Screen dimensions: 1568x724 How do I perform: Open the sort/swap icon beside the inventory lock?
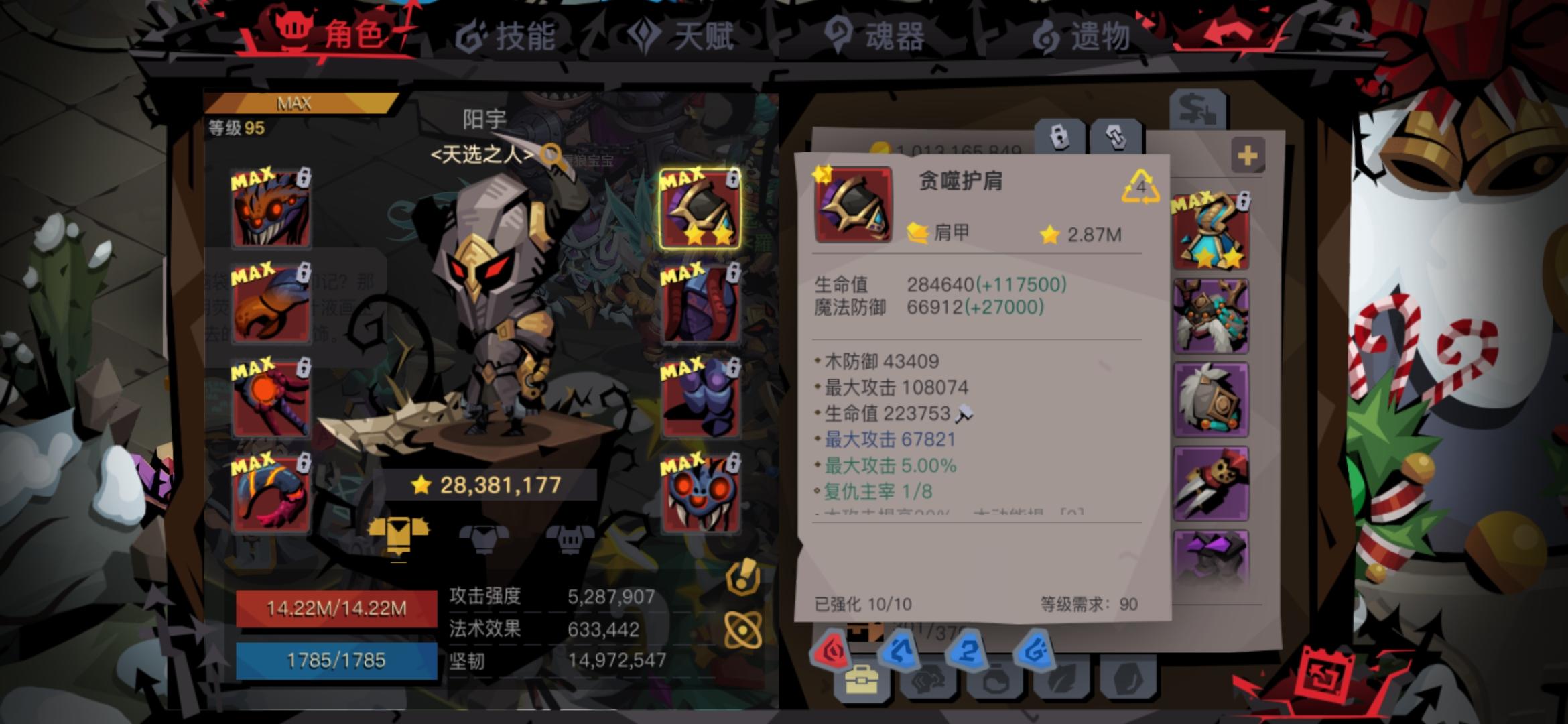click(x=1115, y=136)
